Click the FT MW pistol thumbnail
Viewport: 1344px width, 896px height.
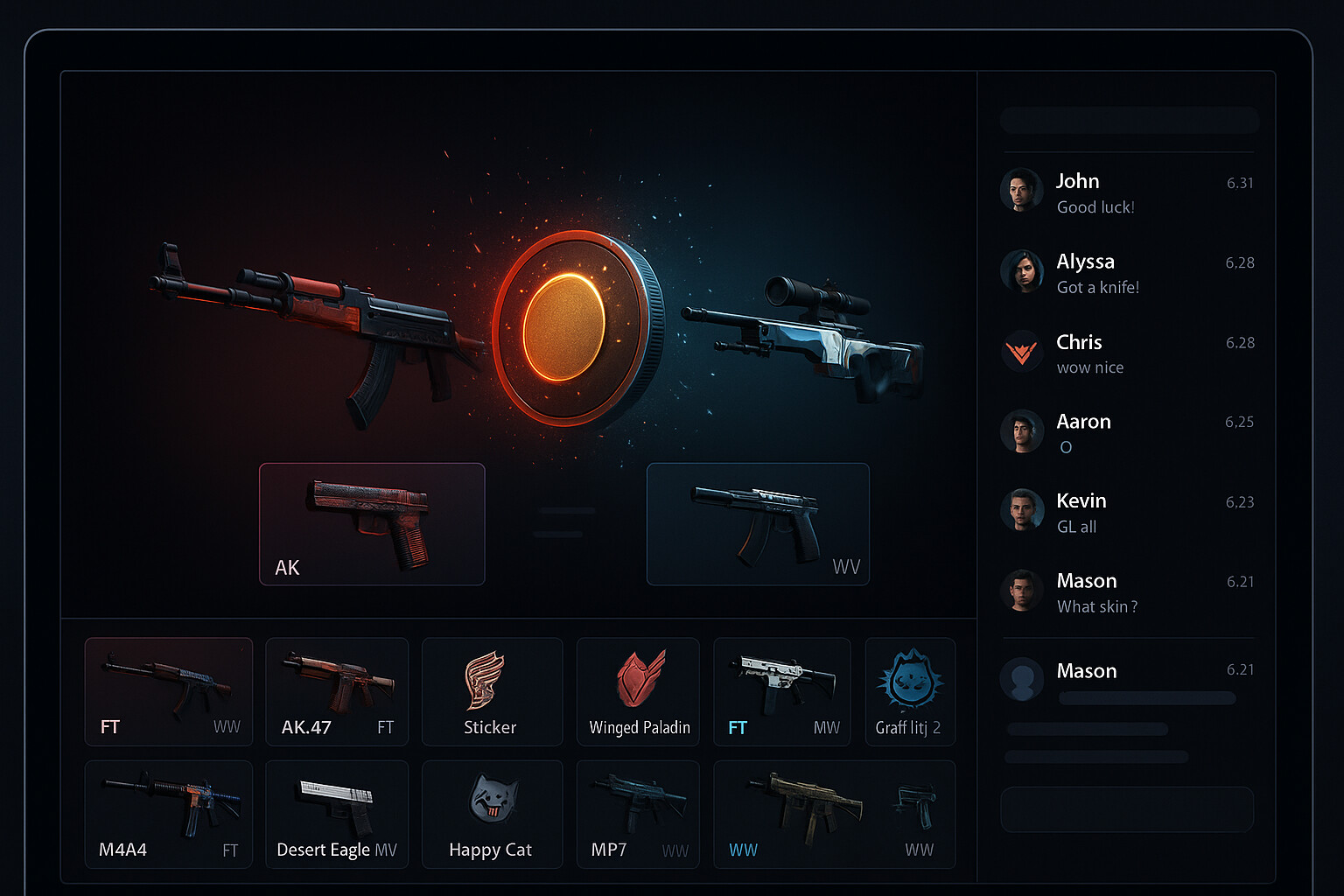click(x=781, y=691)
